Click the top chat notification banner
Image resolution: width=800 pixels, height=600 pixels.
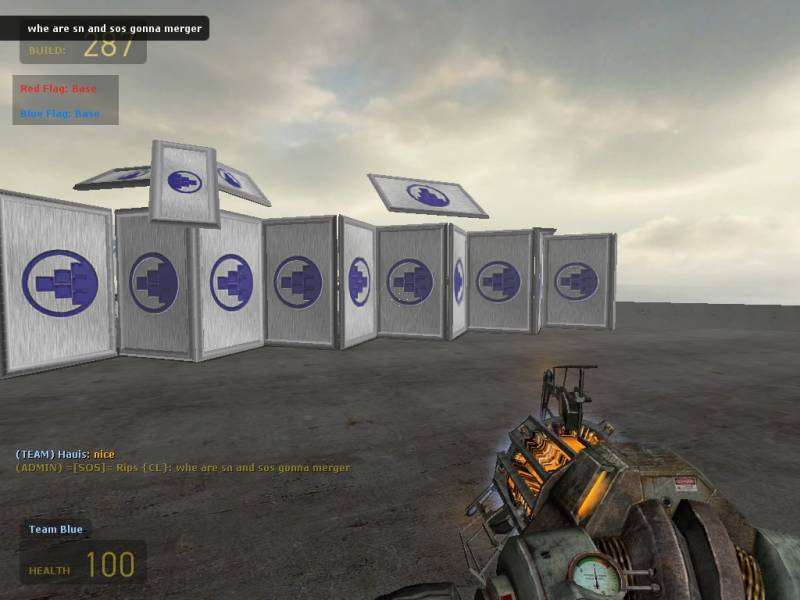[x=113, y=28]
